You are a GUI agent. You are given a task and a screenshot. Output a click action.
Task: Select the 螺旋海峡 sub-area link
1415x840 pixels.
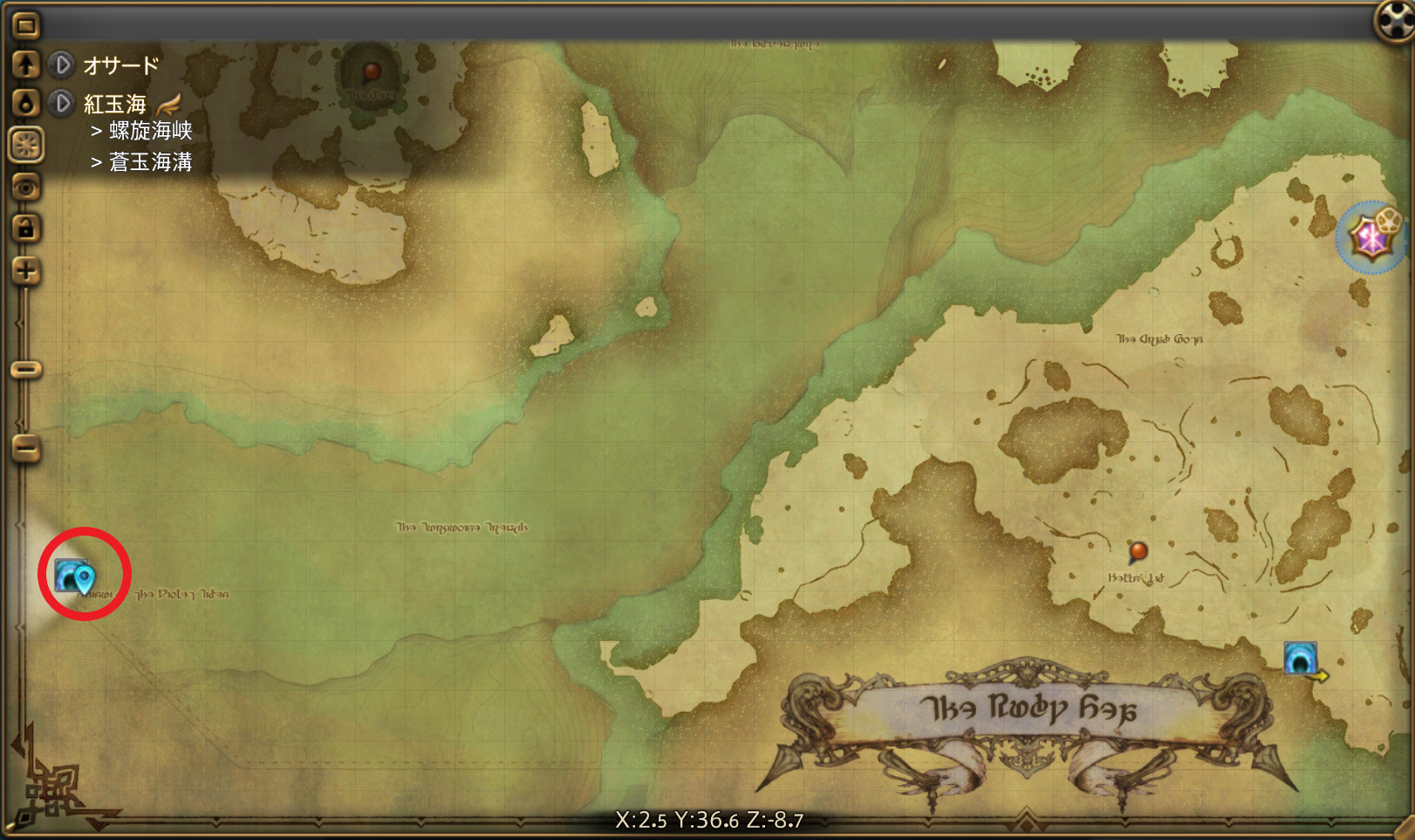(150, 131)
